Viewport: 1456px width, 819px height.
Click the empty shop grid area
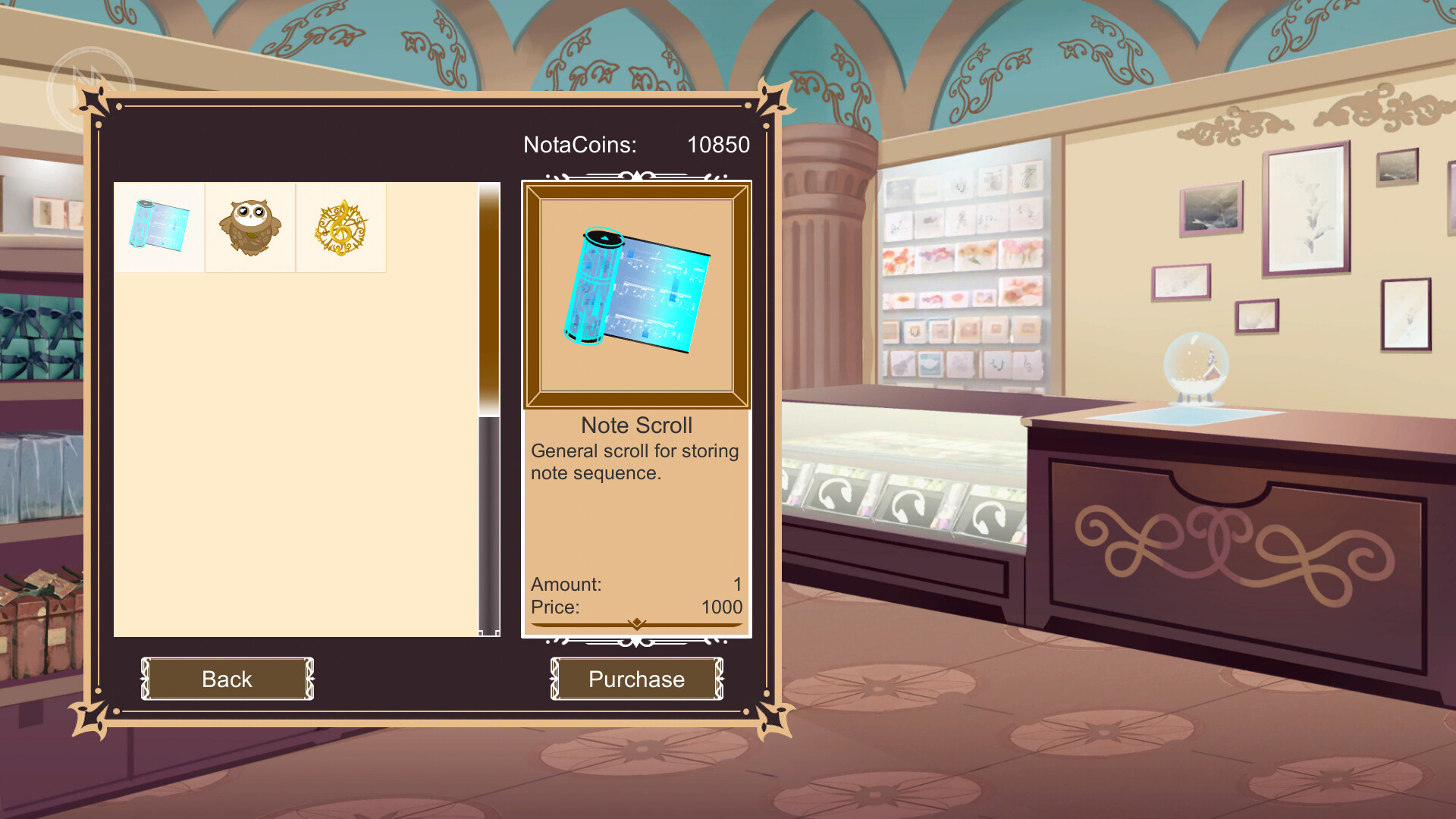click(296, 455)
